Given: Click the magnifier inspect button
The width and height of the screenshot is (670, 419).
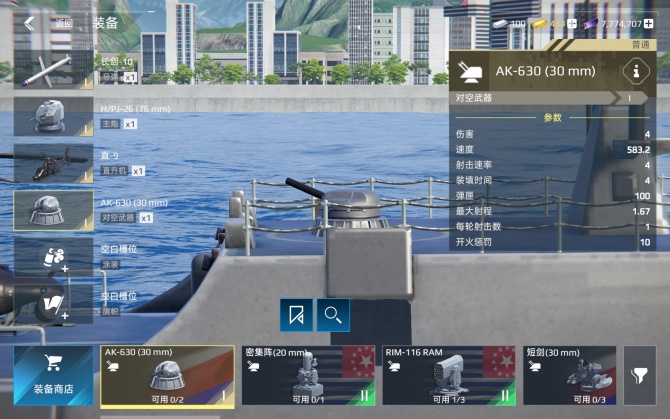Looking at the screenshot, I should point(333,315).
